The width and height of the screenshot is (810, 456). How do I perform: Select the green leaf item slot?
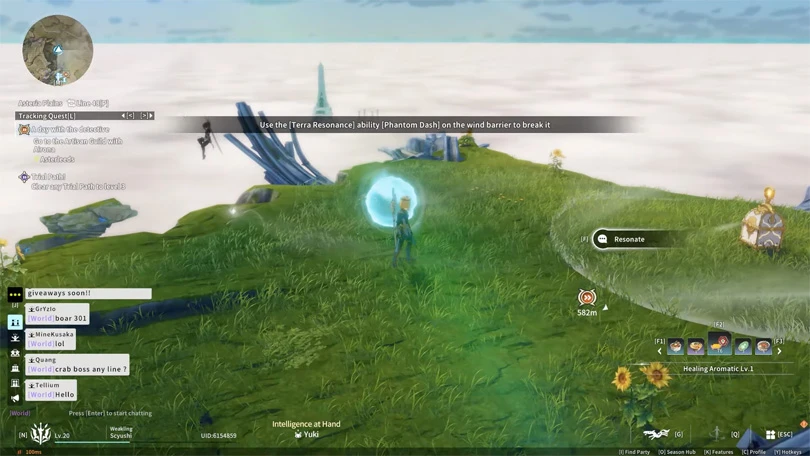(x=743, y=346)
